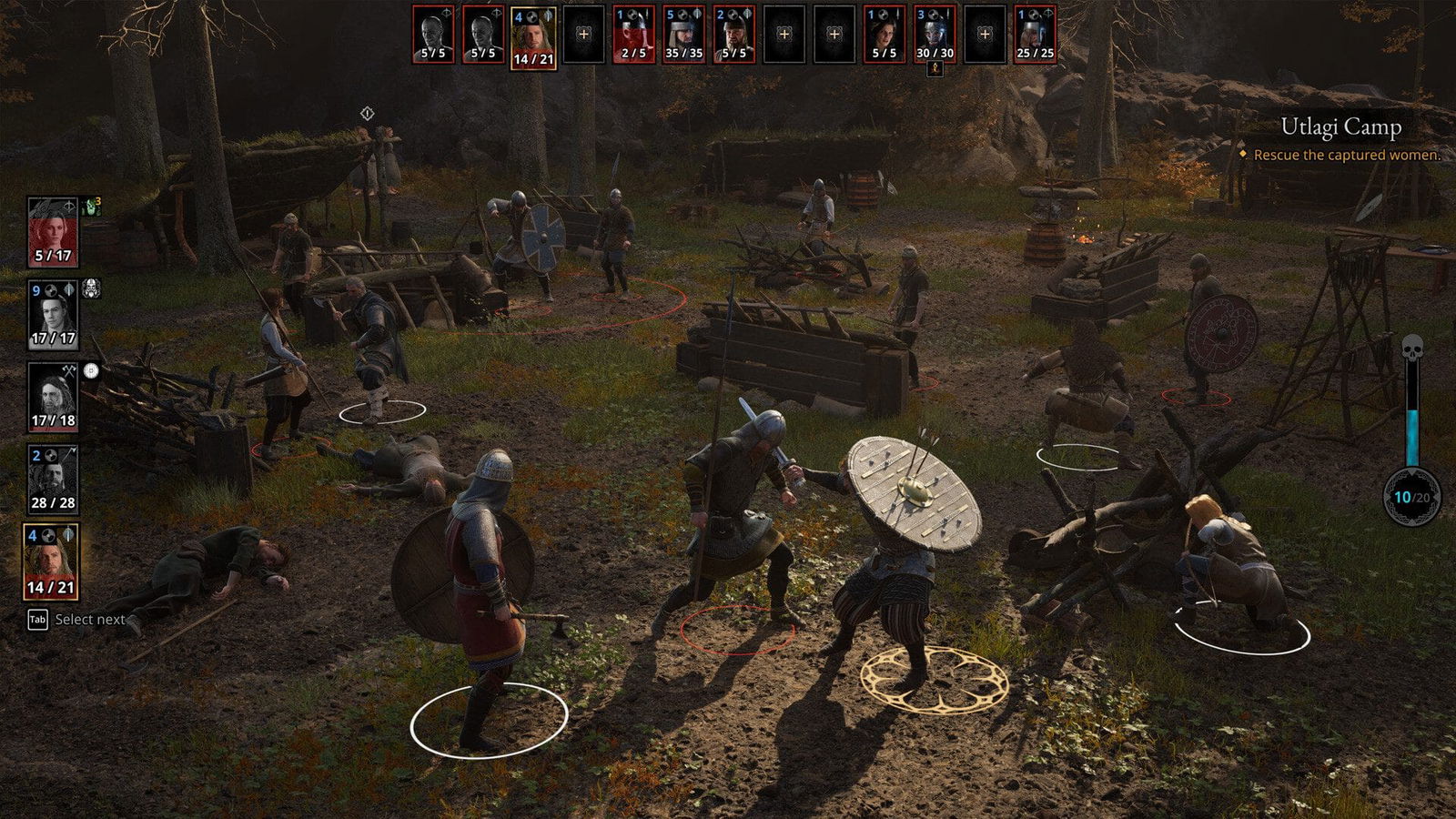This screenshot has height=819, width=1456.
Task: Select the 30/30 enemy turn order portrait
Action: click(935, 35)
